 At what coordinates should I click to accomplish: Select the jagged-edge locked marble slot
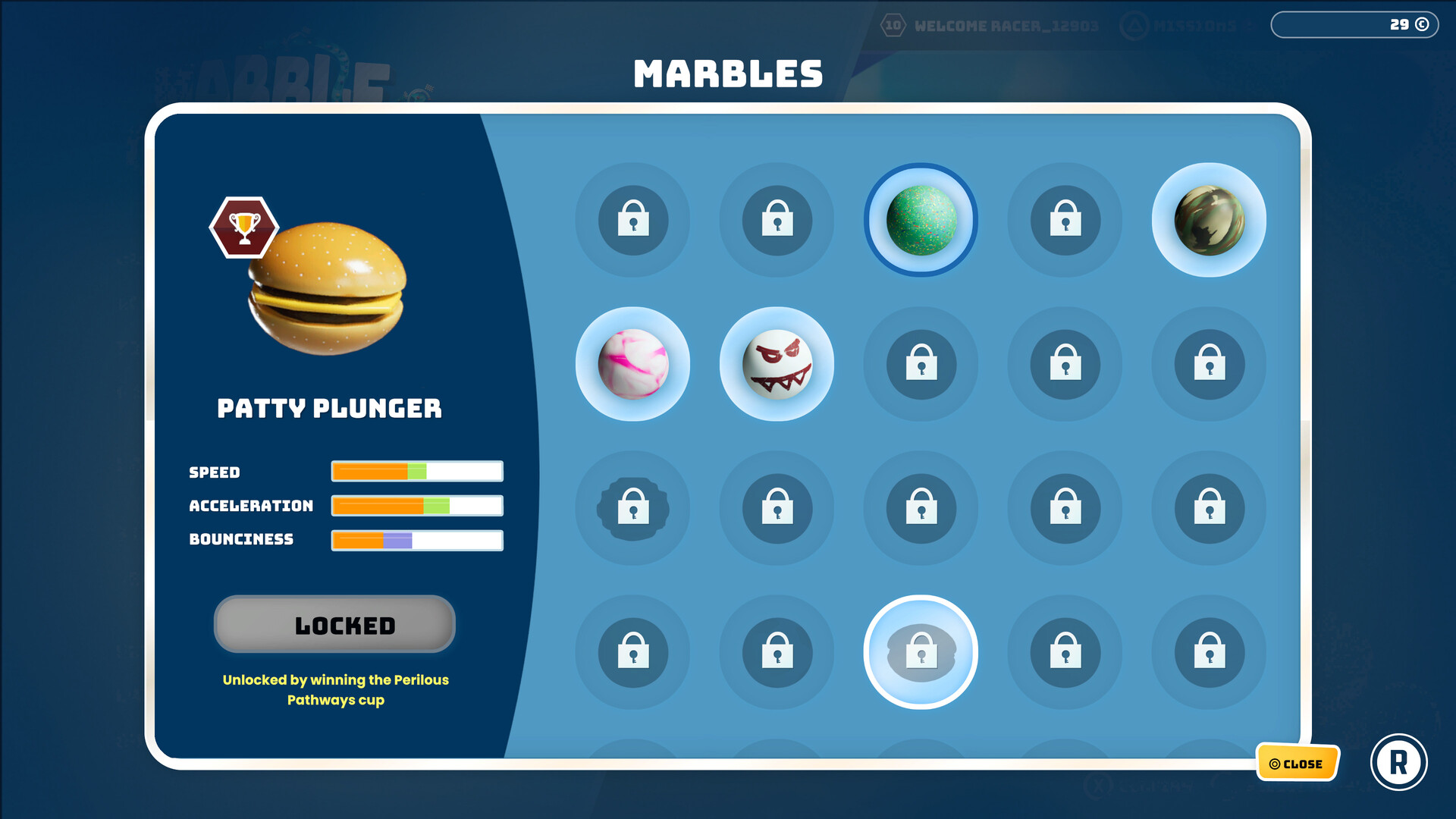633,508
